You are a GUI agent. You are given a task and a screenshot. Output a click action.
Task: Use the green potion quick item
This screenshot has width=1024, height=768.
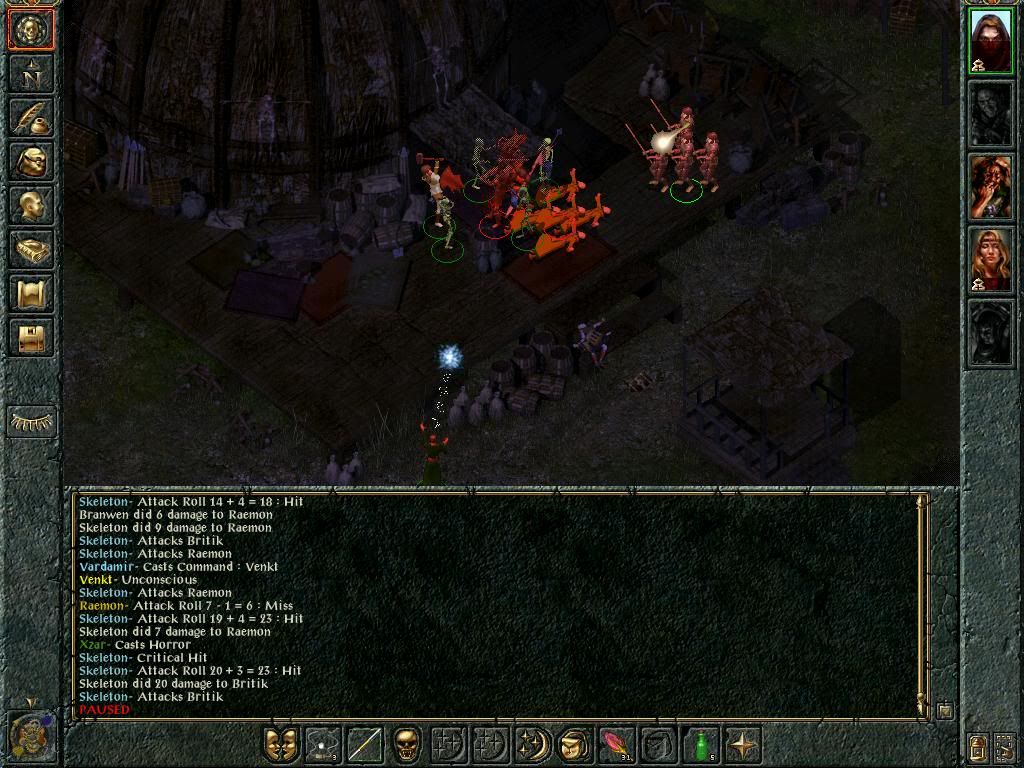[701, 745]
